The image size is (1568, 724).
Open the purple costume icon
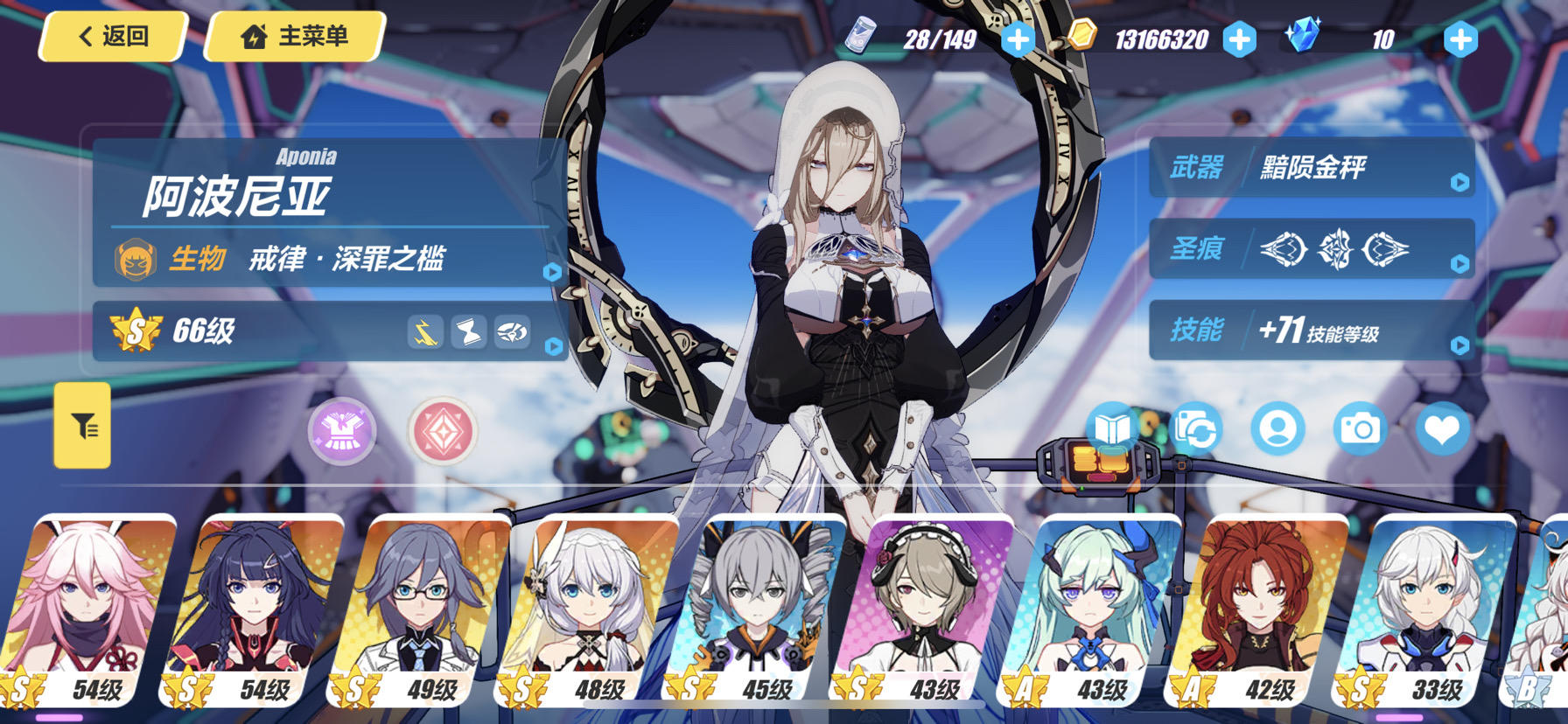pos(340,432)
